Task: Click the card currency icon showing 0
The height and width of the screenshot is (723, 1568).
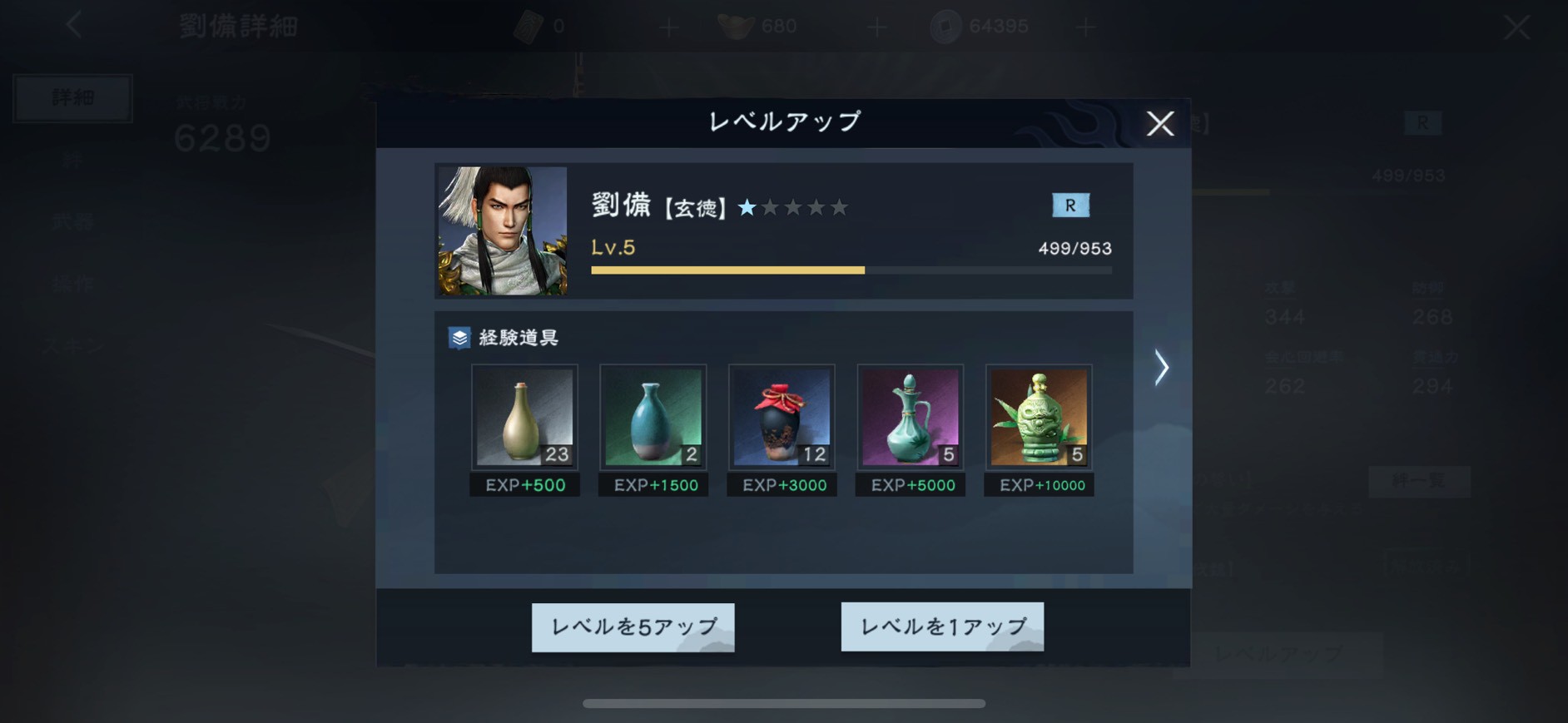Action: (531, 25)
